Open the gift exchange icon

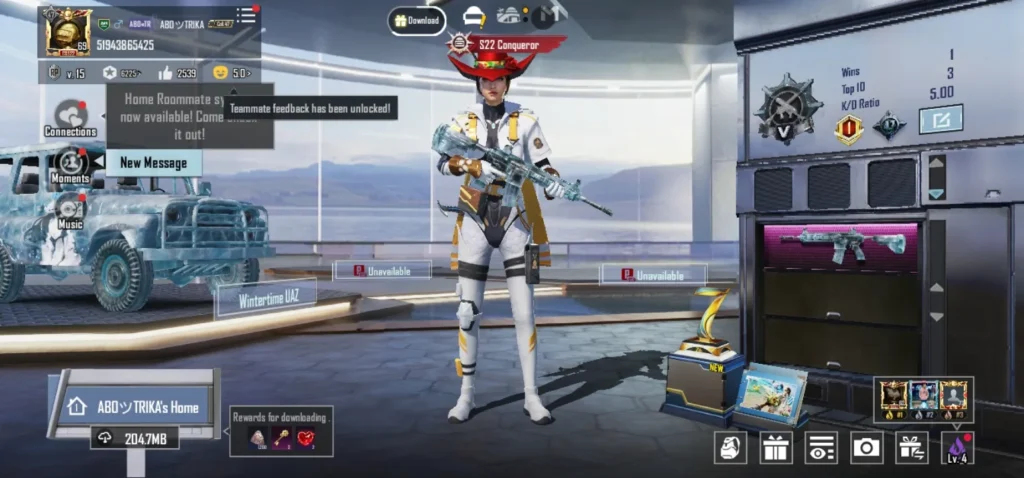coord(911,447)
